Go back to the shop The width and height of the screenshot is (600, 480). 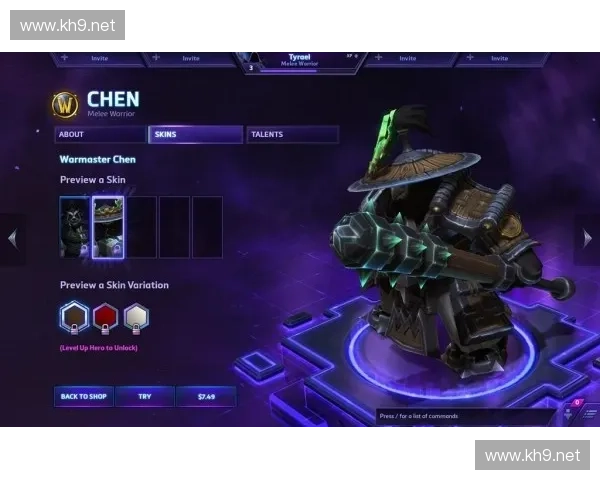(x=83, y=397)
